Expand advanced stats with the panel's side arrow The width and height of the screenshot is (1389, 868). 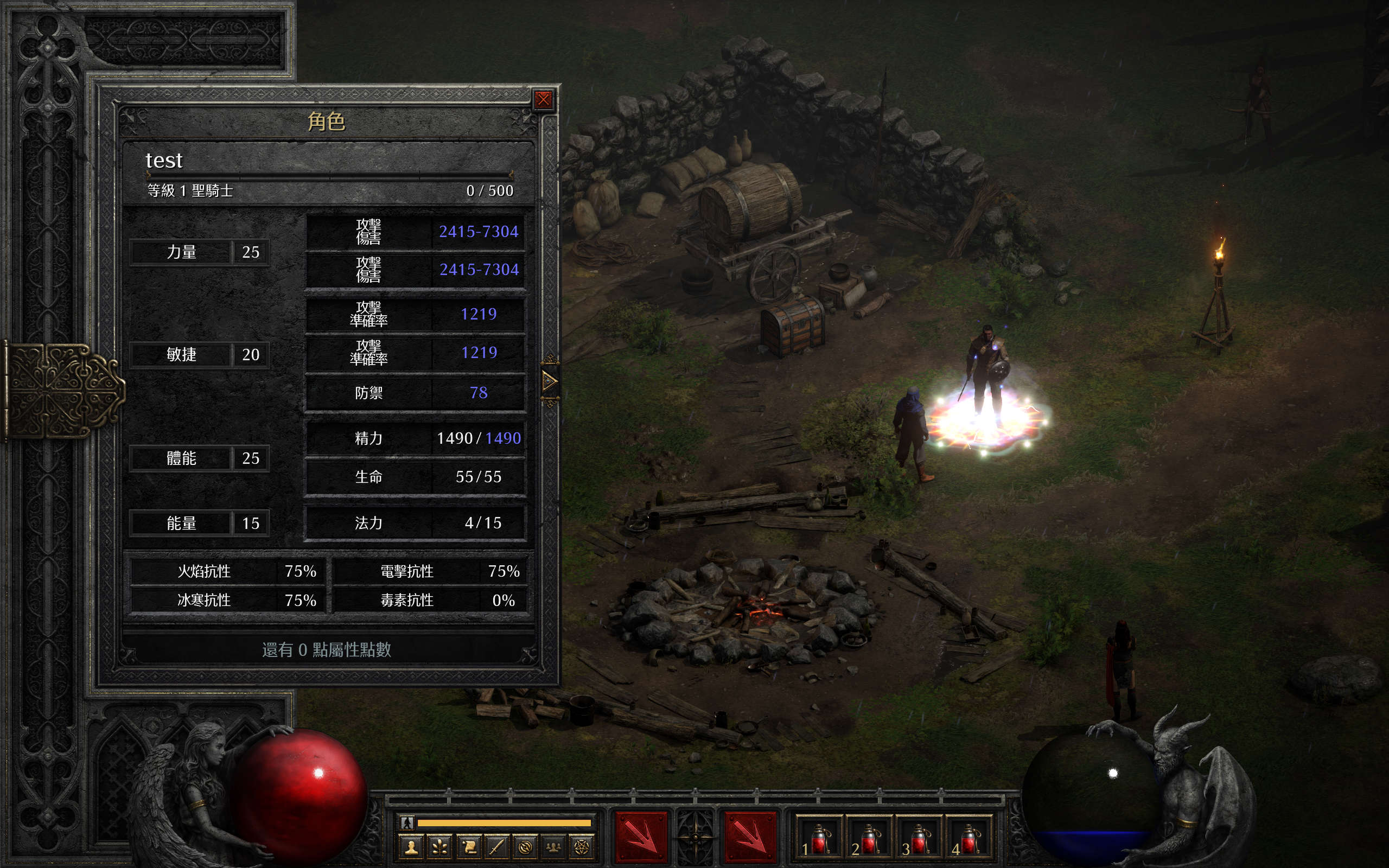tap(549, 381)
